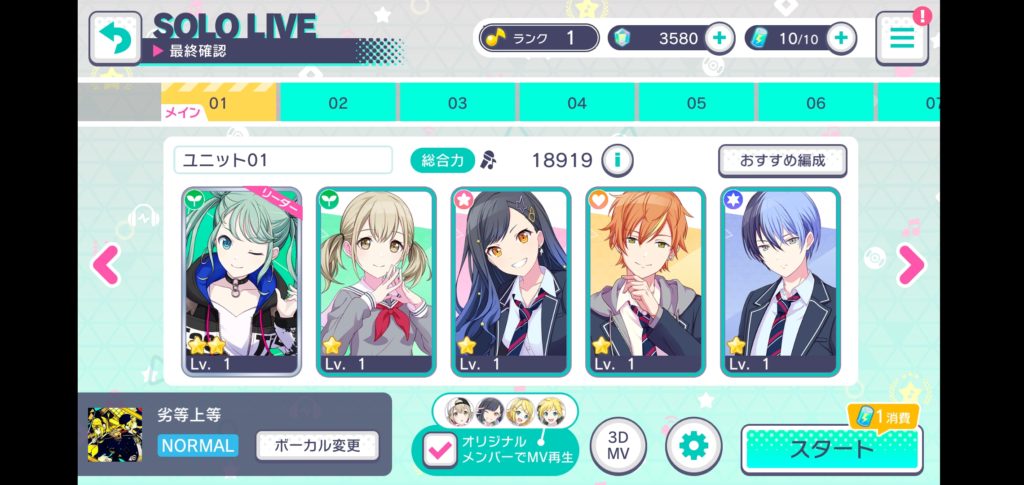The width and height of the screenshot is (1024, 485).
Task: Open unit tab 06
Action: (x=816, y=103)
